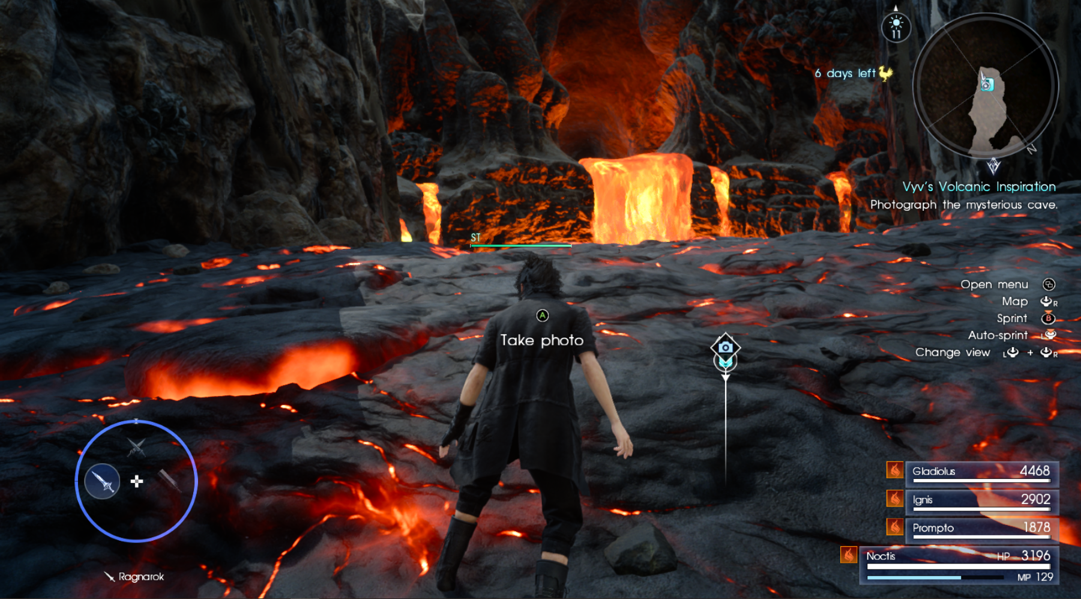Switch to the crossed daggers weapon slot

pyautogui.click(x=136, y=448)
